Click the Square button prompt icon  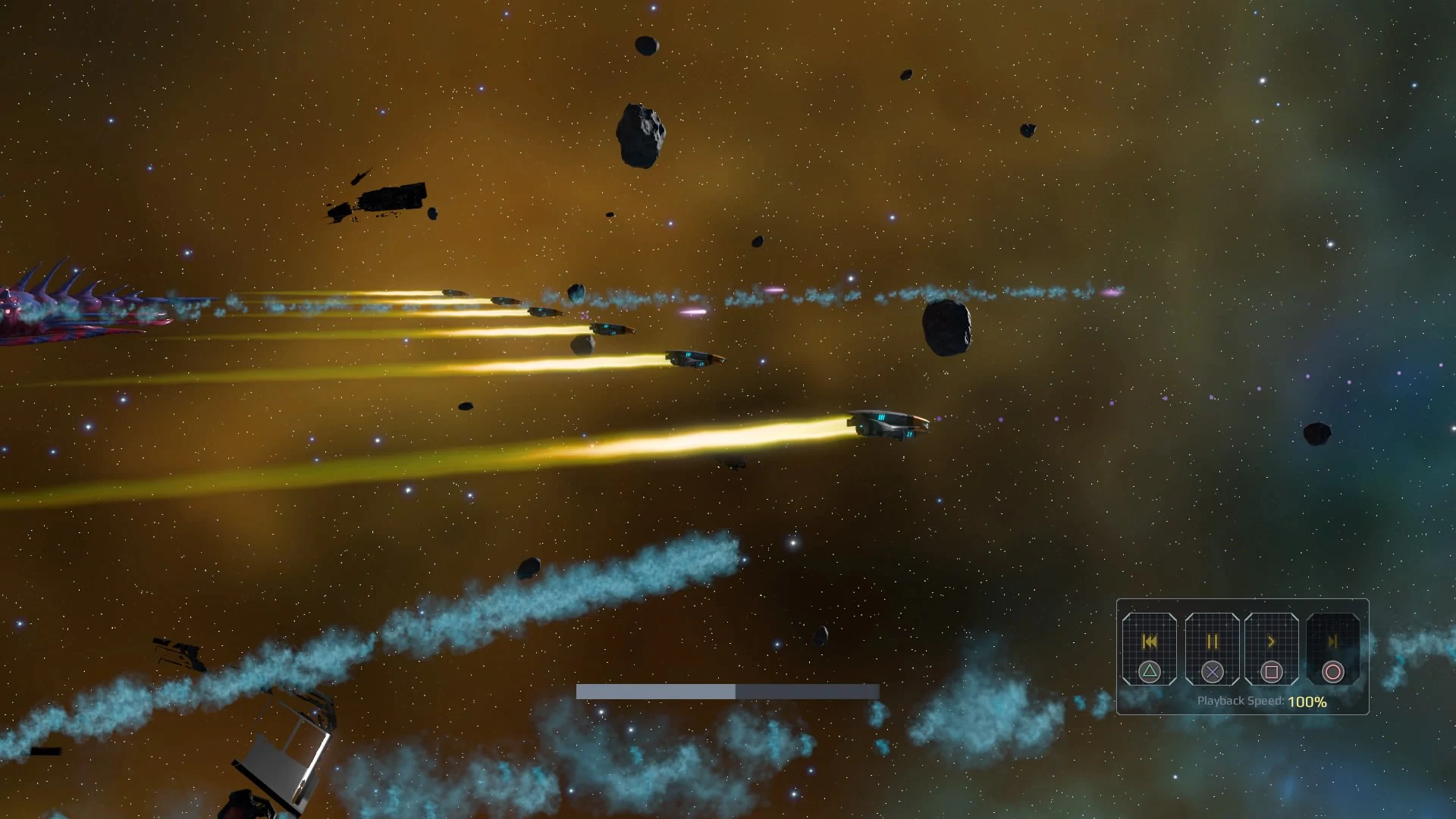(1272, 672)
